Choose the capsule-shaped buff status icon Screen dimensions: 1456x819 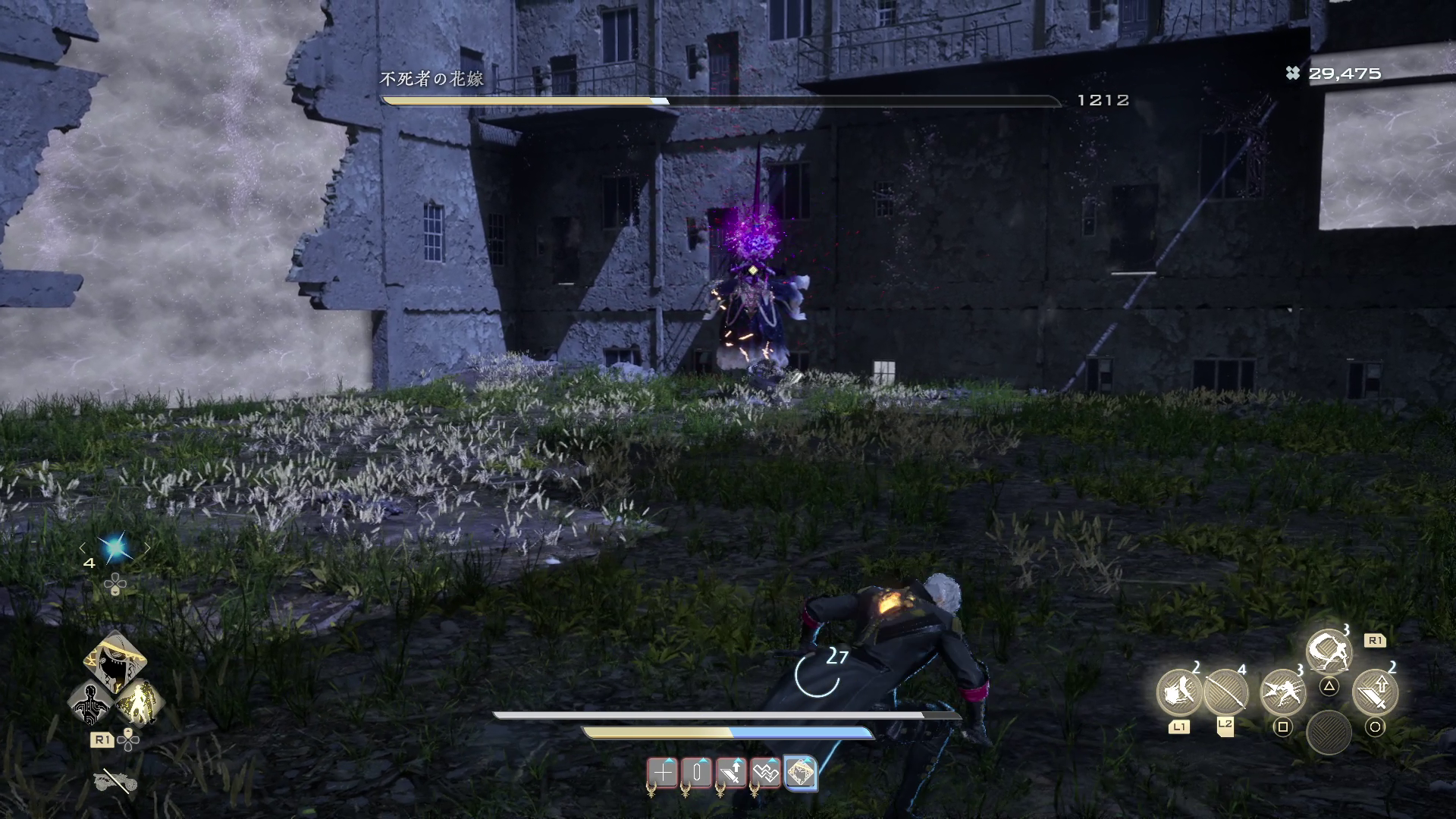point(697,773)
